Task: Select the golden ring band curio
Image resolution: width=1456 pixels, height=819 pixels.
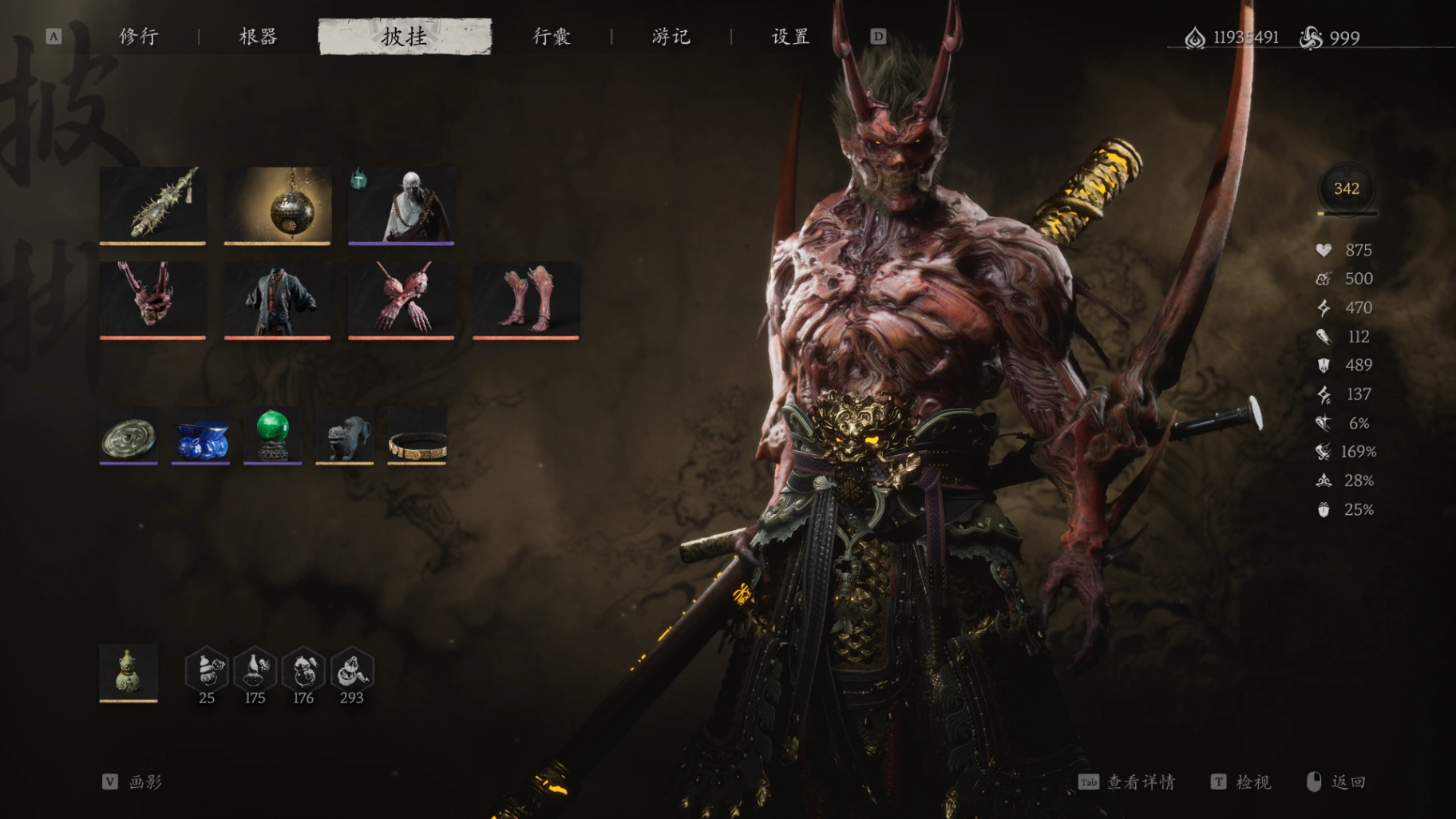Action: click(x=417, y=436)
